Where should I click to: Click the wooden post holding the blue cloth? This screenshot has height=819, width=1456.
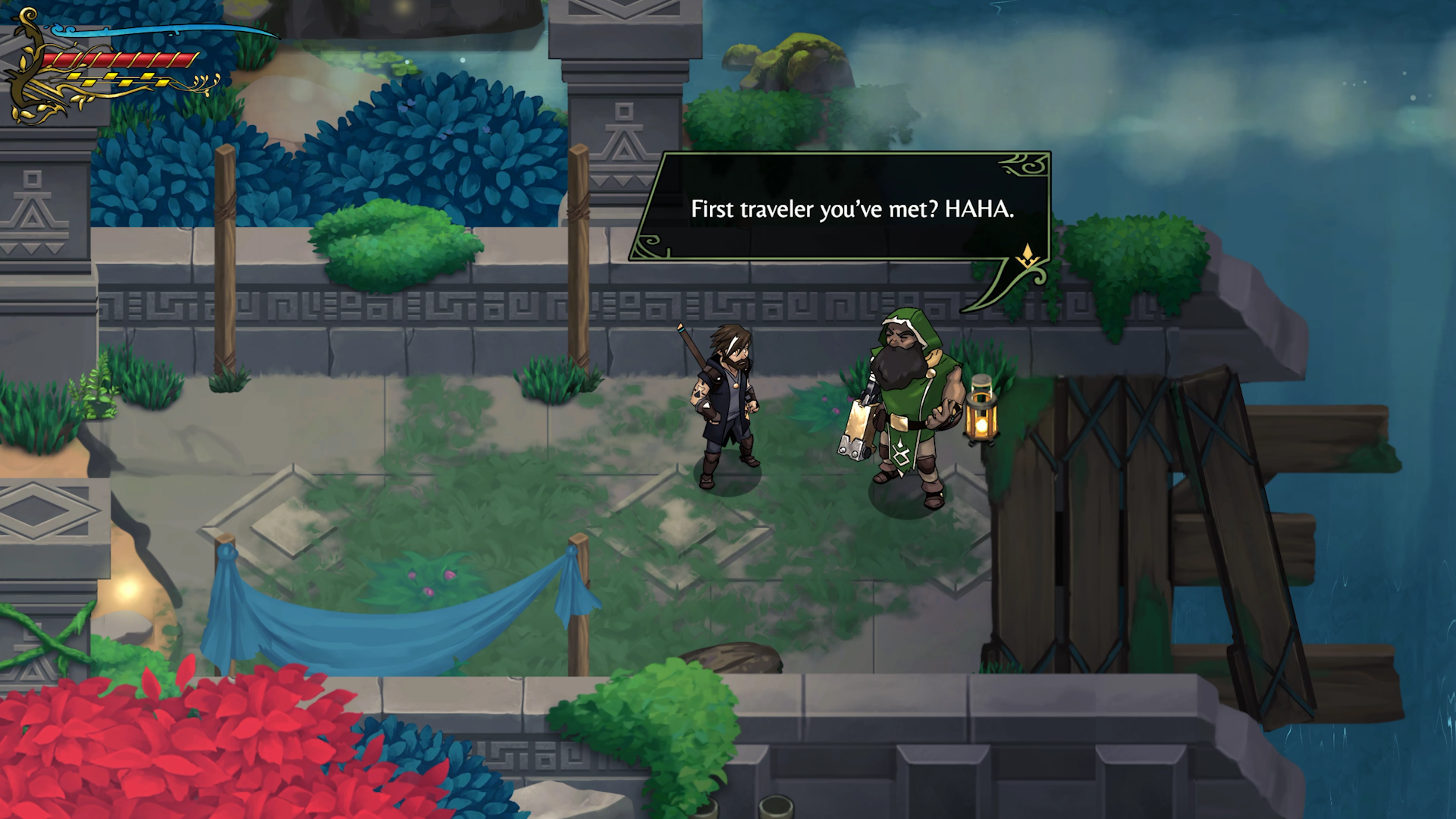tap(579, 584)
